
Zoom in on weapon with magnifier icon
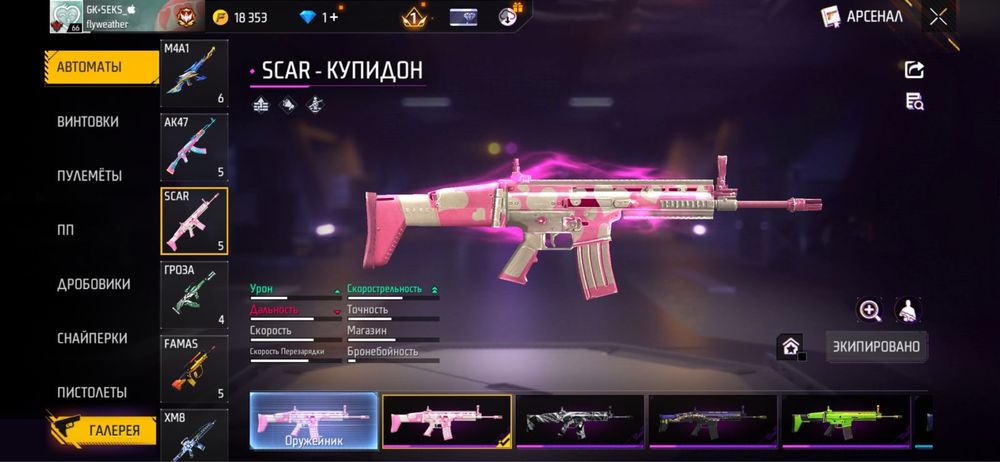[x=870, y=310]
